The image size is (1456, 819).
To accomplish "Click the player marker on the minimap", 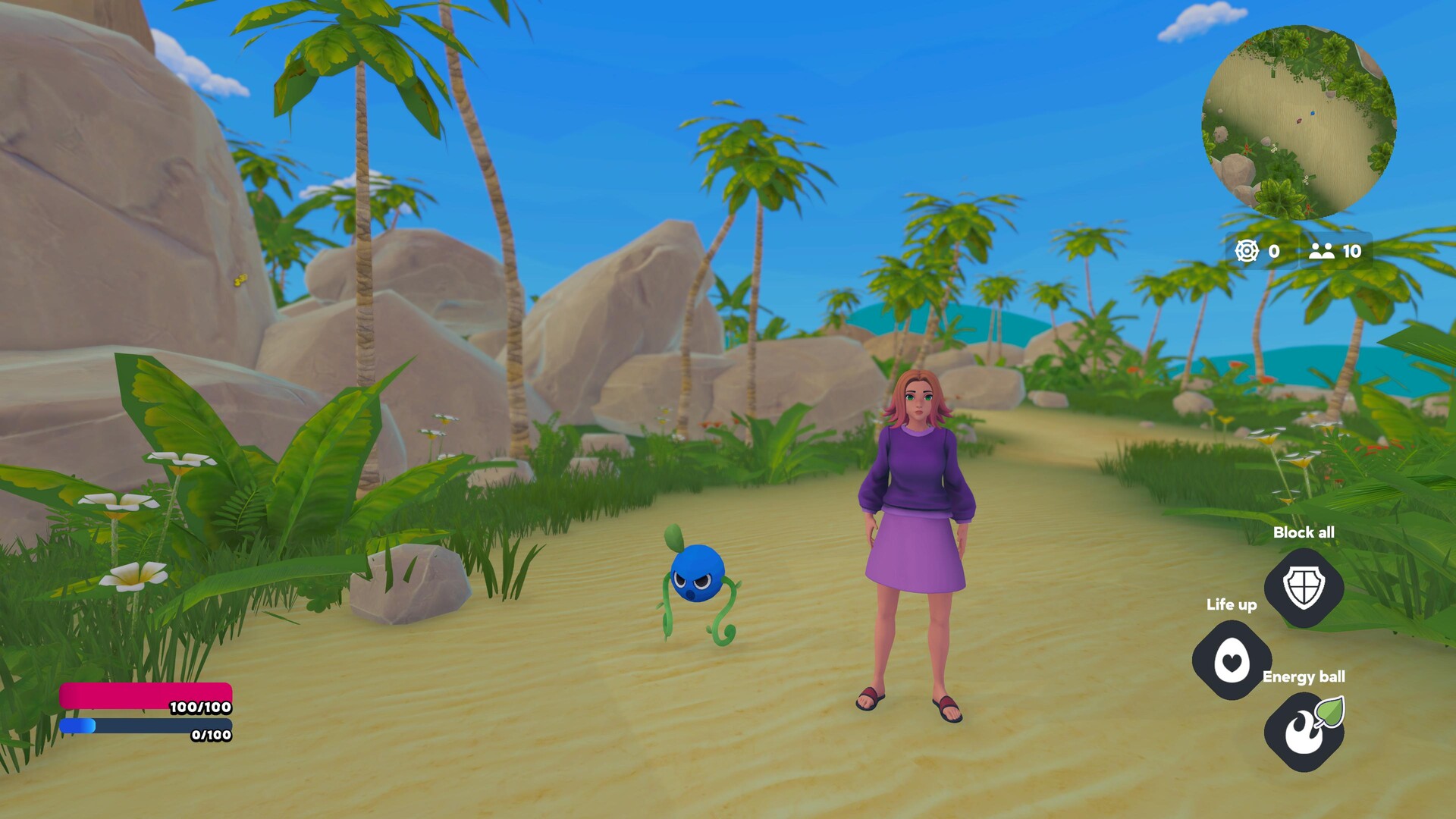I will click(x=1313, y=113).
